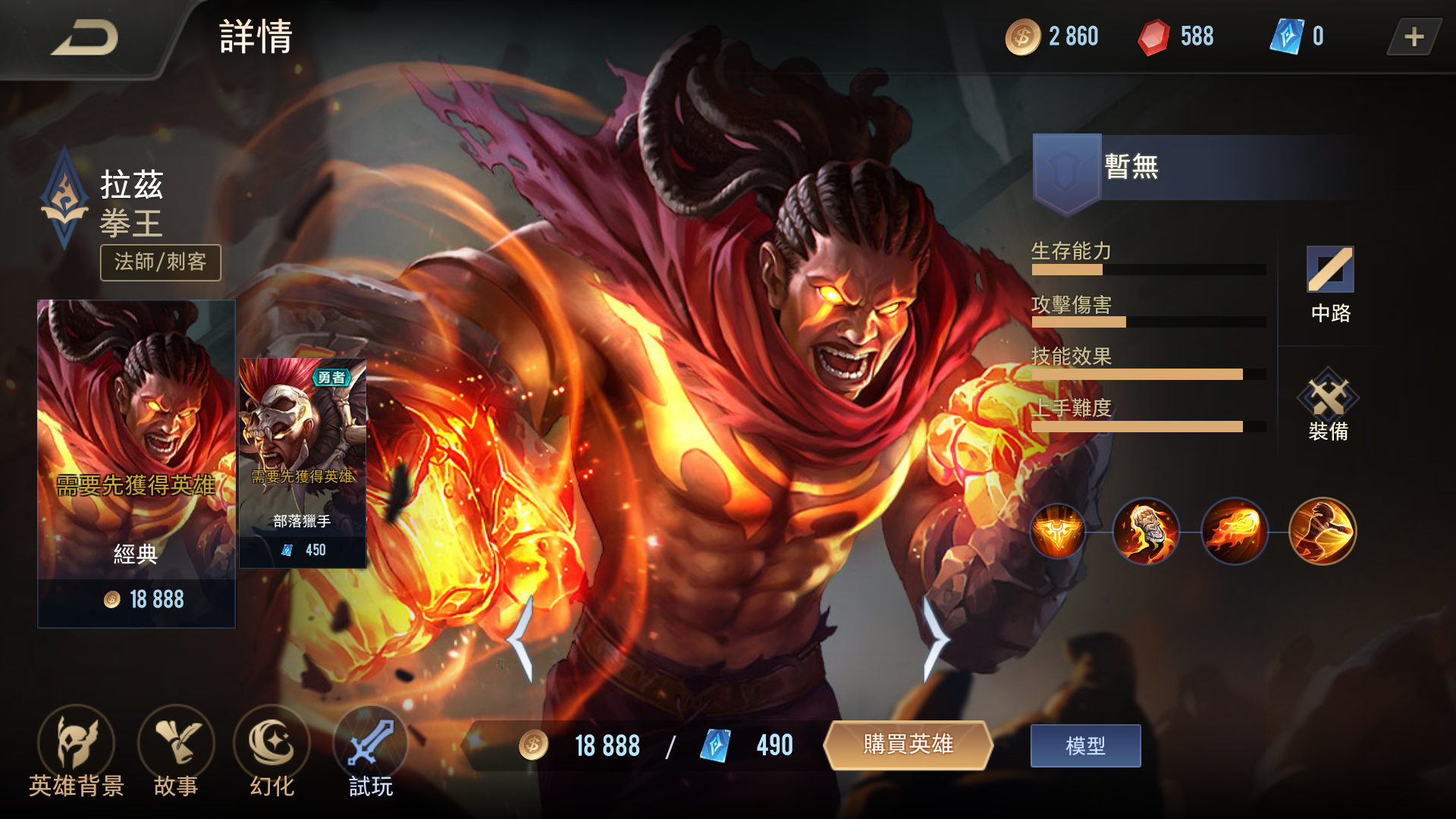1456x819 pixels.
Task: Go back using the return arrow
Action: pos(85,38)
